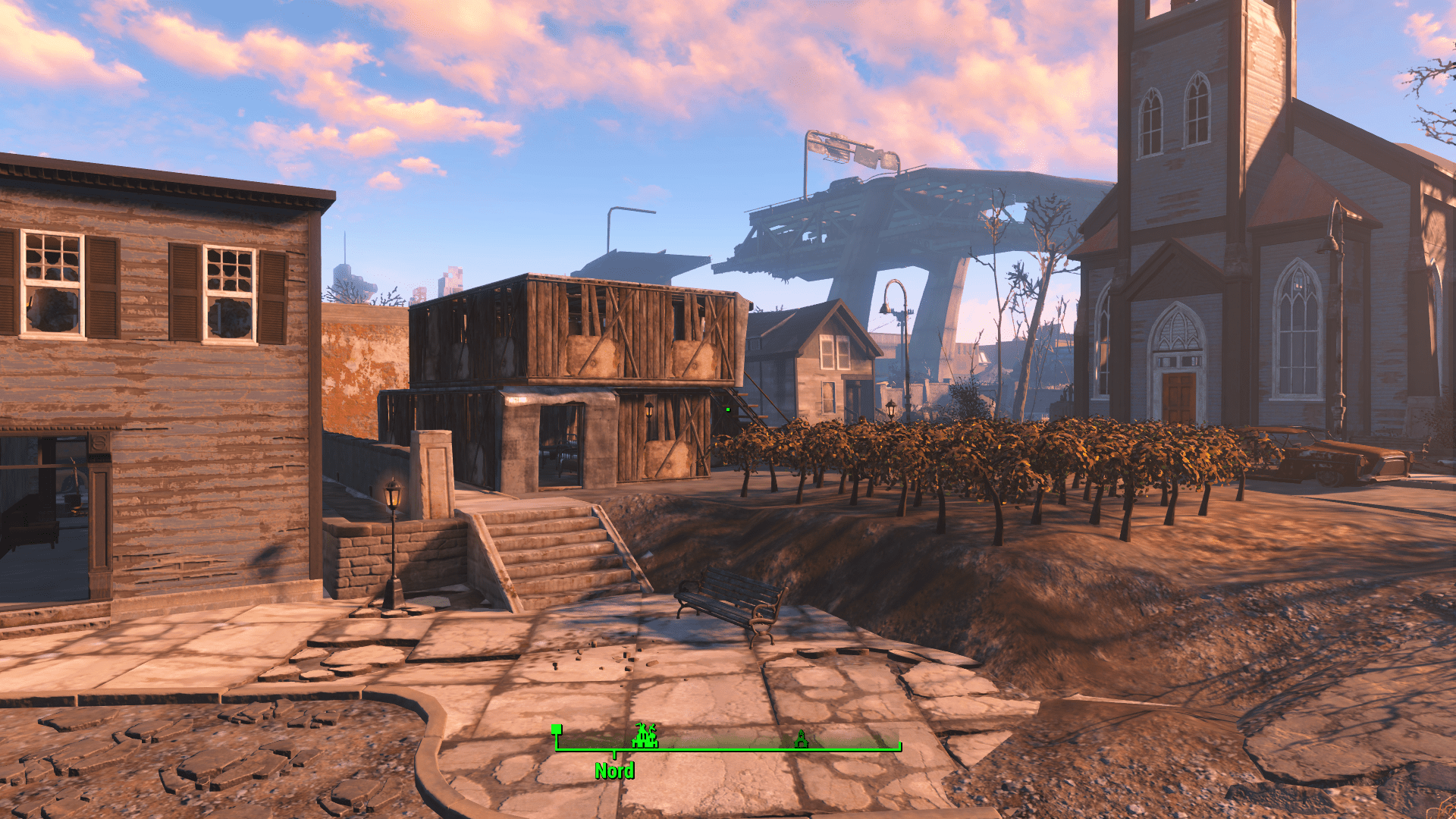Screen dimensions: 1456x819
Task: Click the Nord direction label on the compass
Action: click(x=614, y=771)
